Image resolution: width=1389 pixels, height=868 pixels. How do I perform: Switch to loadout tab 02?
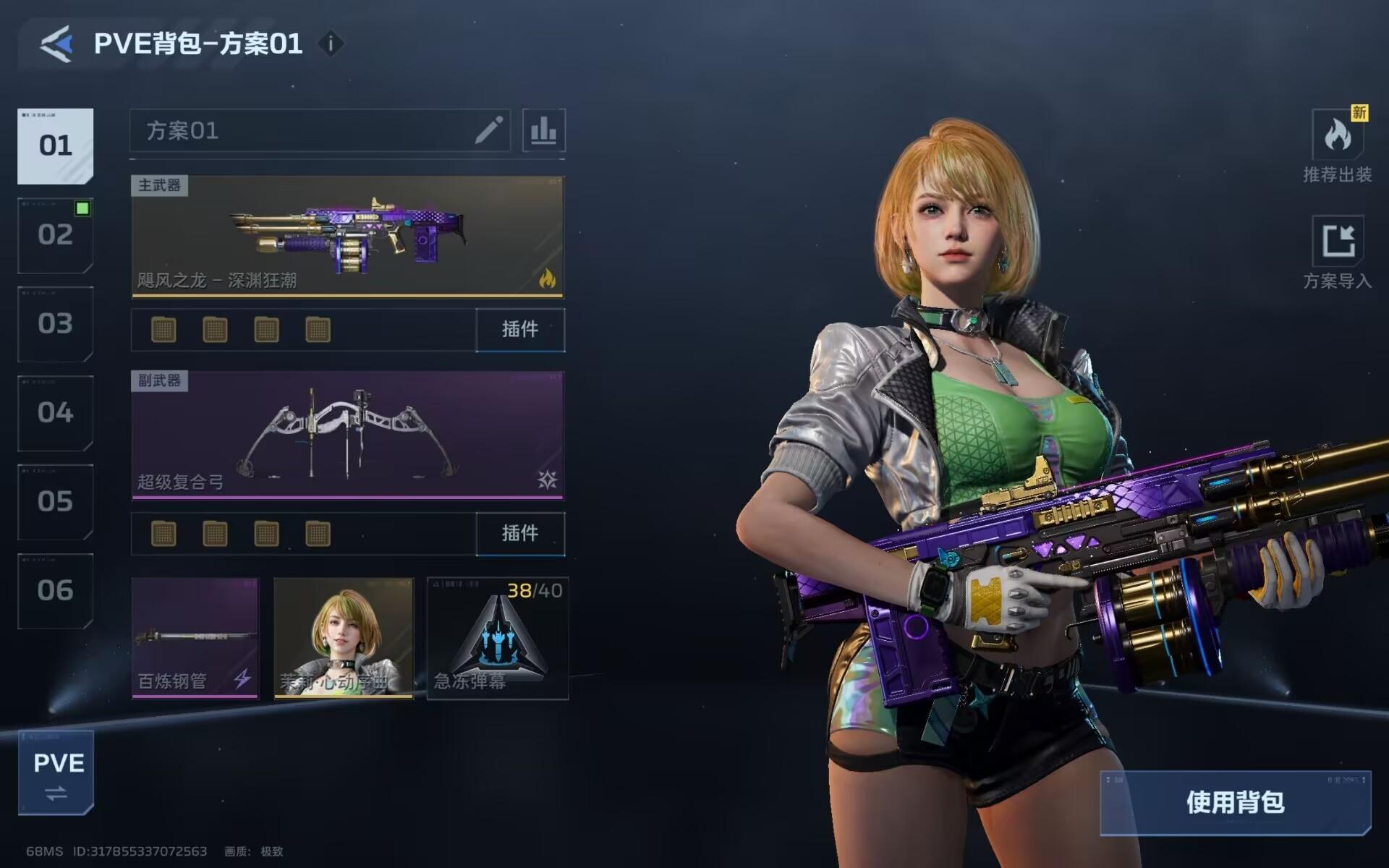56,235
